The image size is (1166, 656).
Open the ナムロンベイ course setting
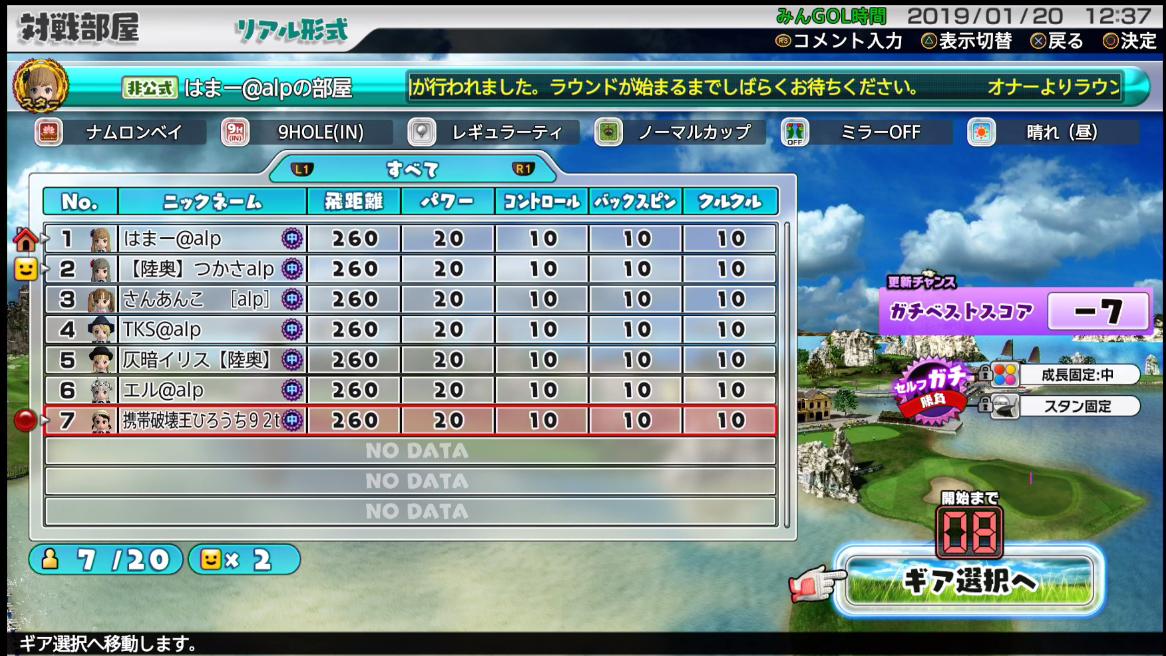click(x=120, y=132)
